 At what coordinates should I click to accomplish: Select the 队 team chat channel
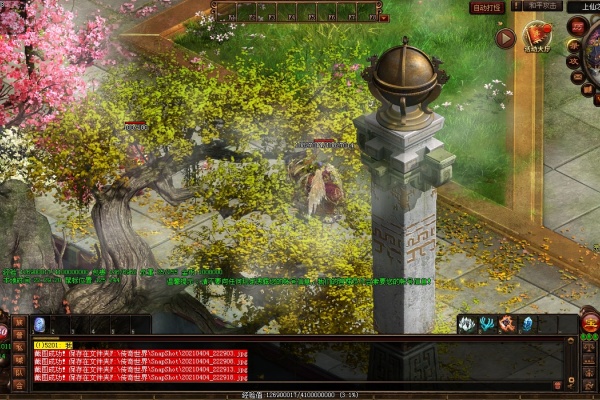(x=20, y=370)
